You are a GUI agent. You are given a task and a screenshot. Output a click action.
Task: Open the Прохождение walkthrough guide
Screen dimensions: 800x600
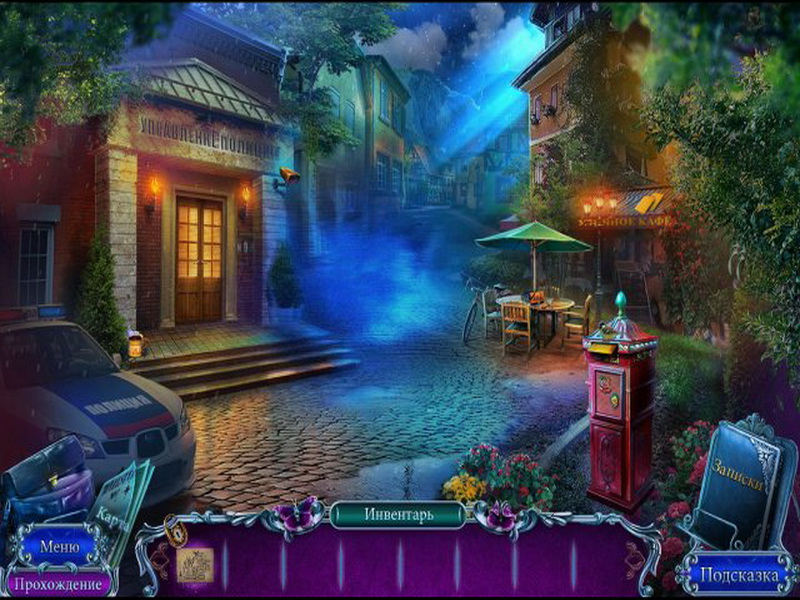[x=57, y=582]
